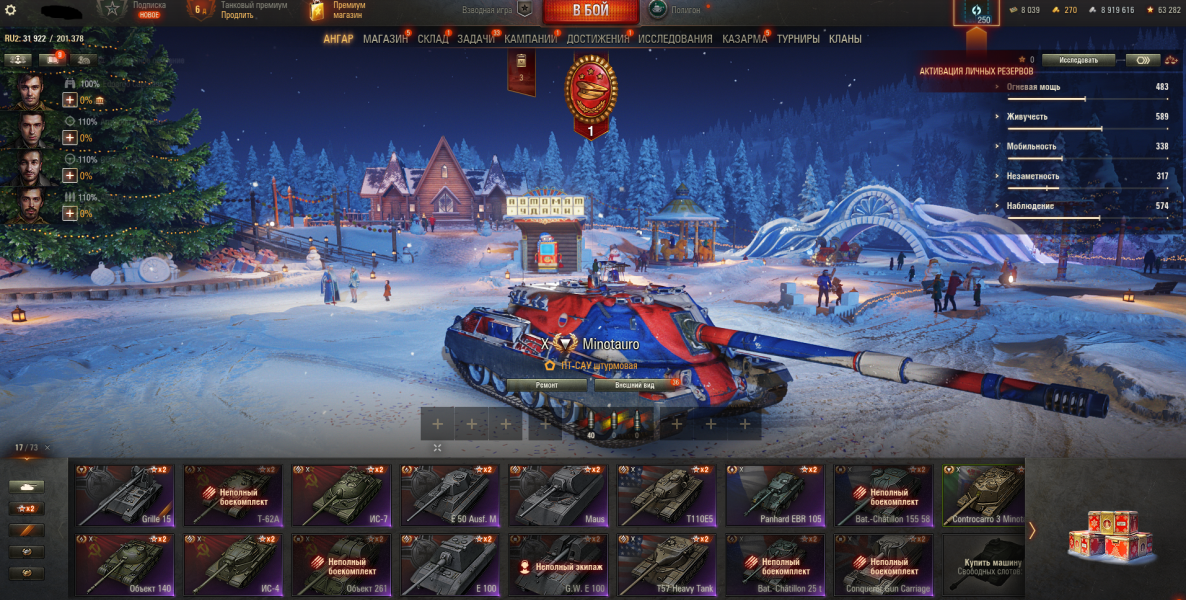Click the Исследовать button
This screenshot has height=600, width=1186.
point(1078,60)
